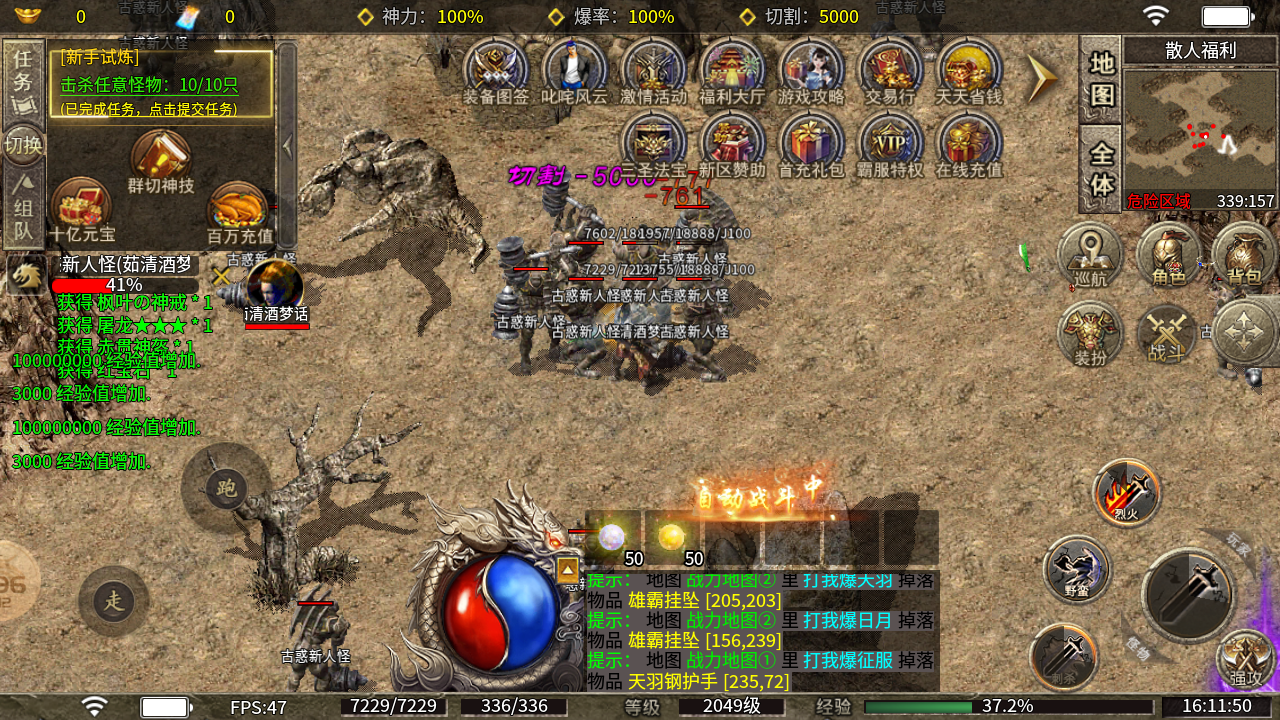Submit the completed 新手试炼 quest
This screenshot has width=1280, height=720.
point(160,85)
